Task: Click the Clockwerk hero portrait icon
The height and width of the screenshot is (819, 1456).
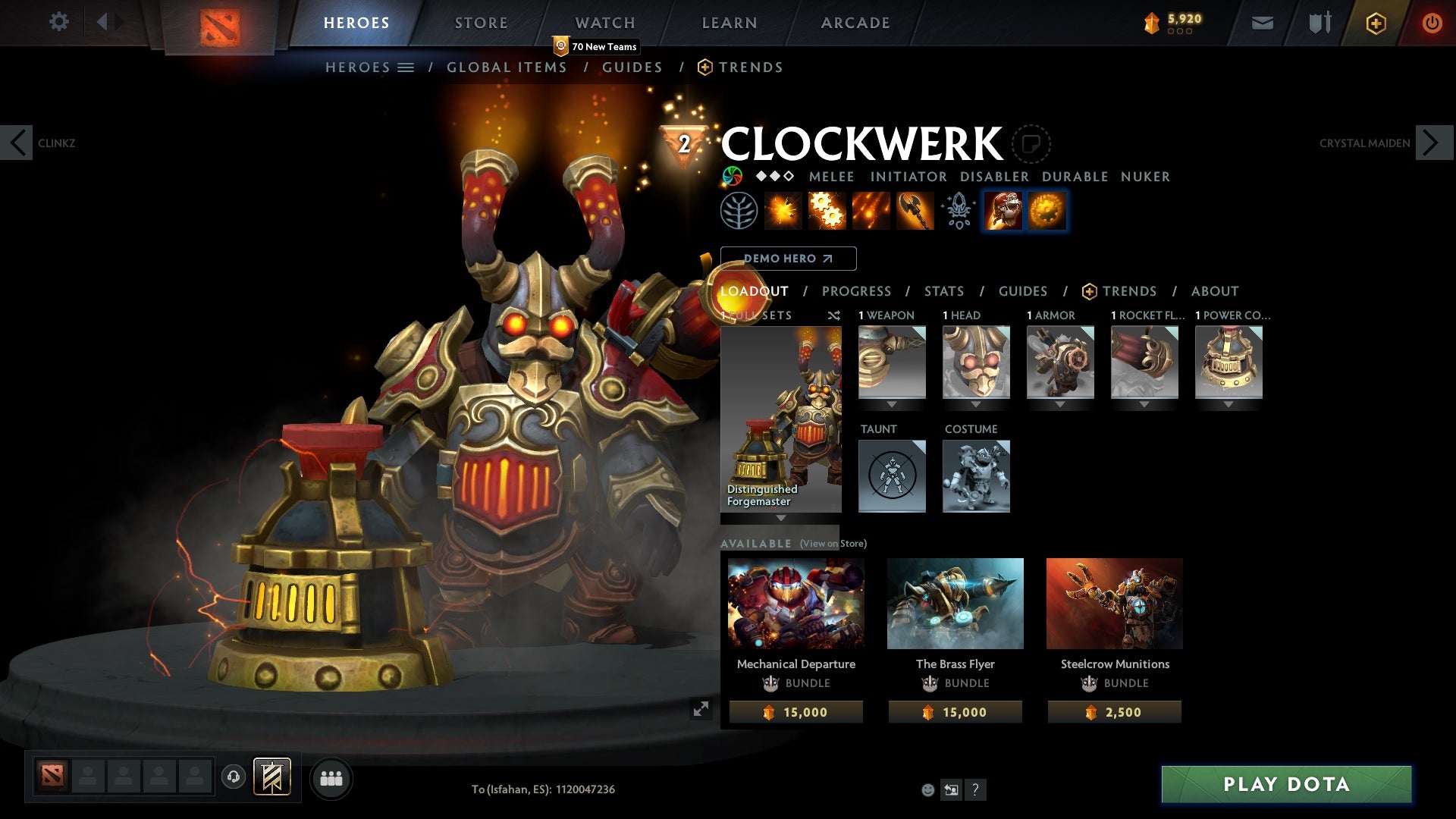Action: [1003, 210]
